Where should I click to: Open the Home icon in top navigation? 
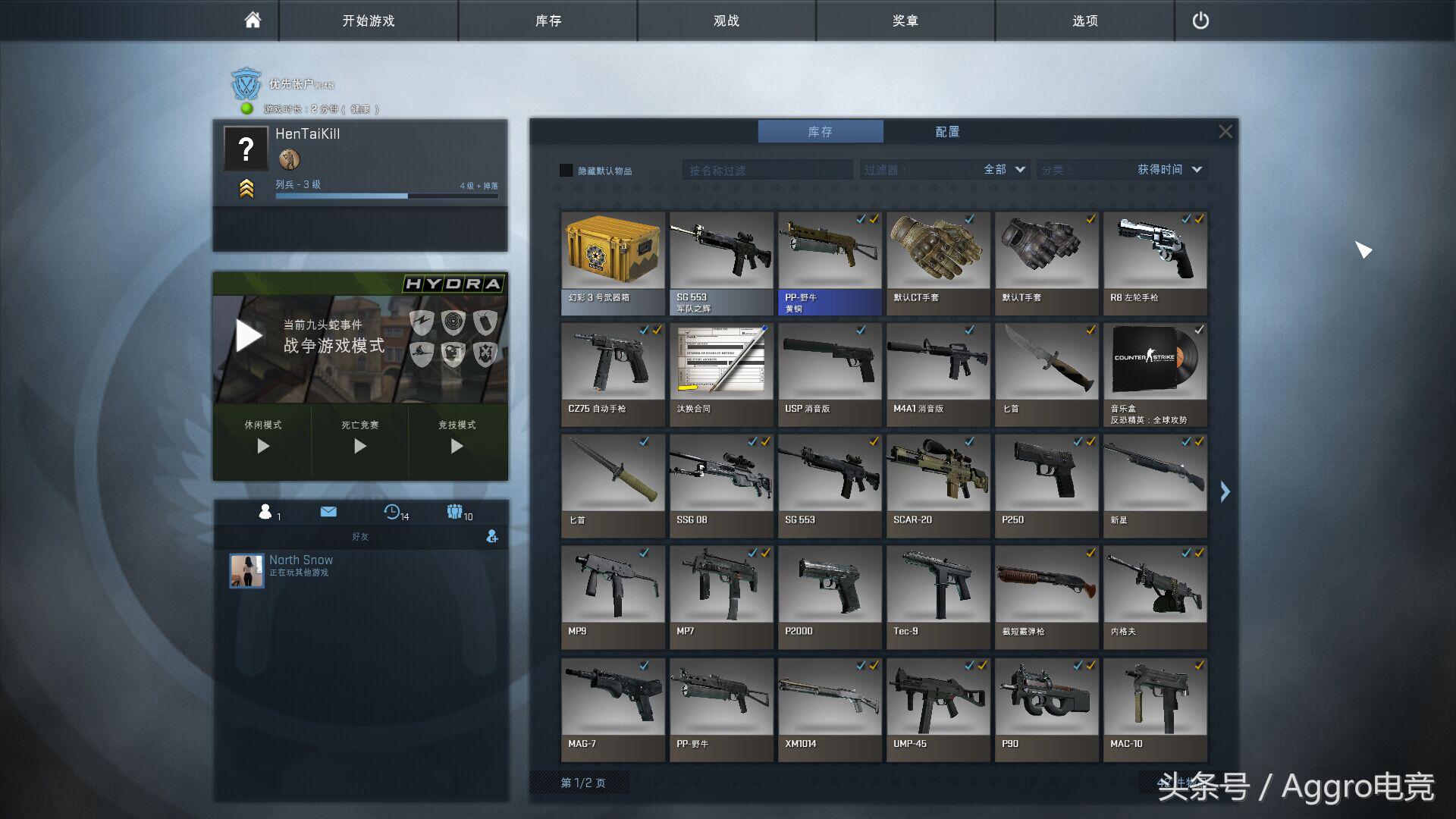[x=250, y=20]
